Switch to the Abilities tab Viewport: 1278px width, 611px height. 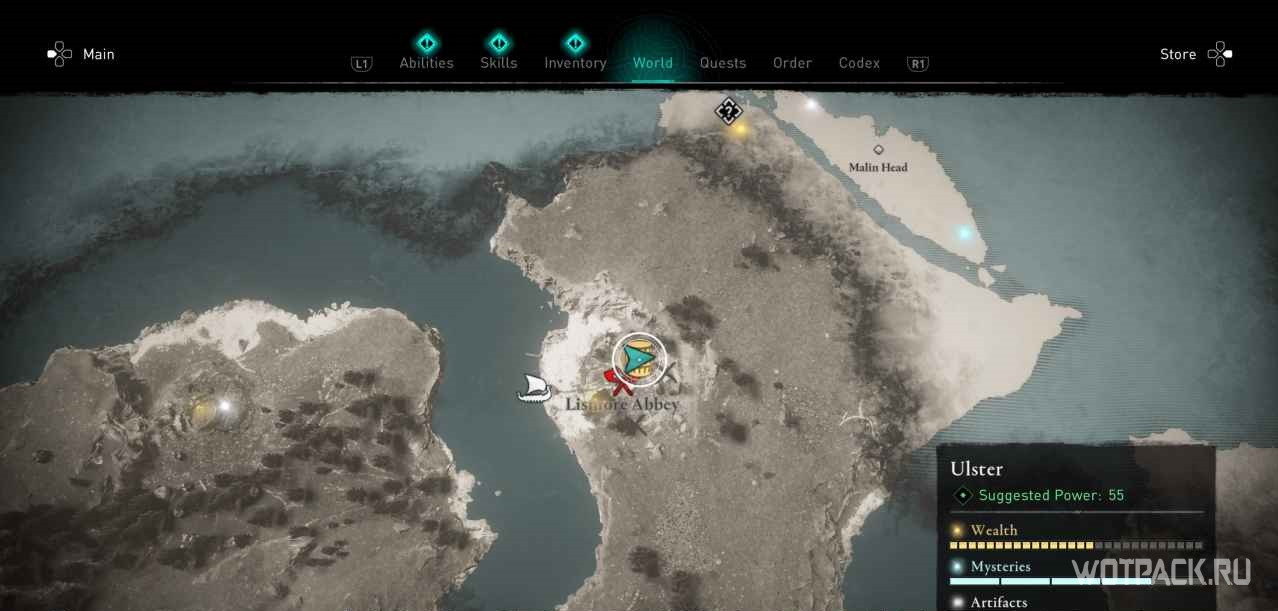click(x=426, y=62)
